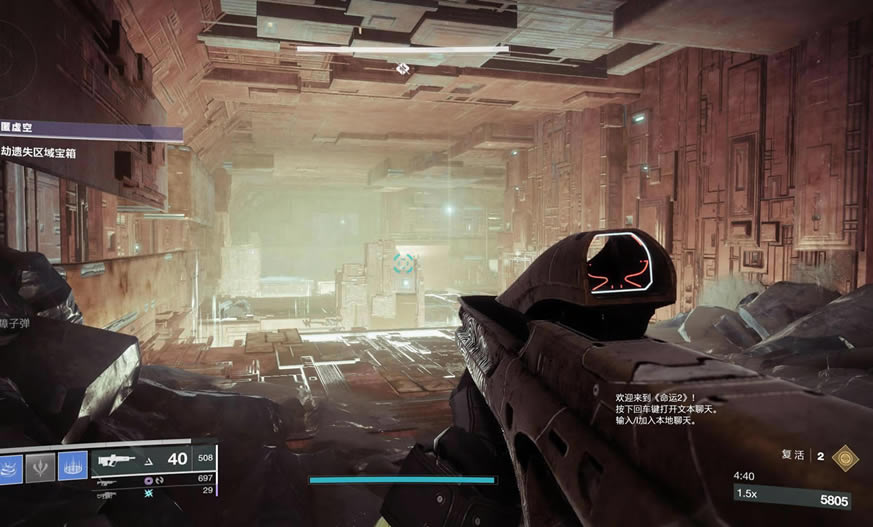Activate the grey melee ability icon

[x=40, y=465]
